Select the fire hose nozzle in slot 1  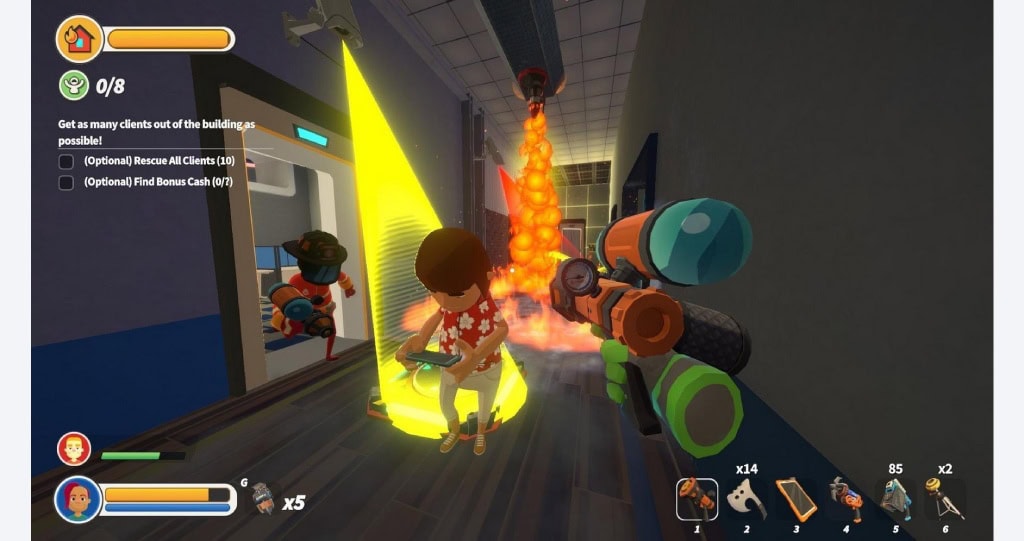(697, 498)
